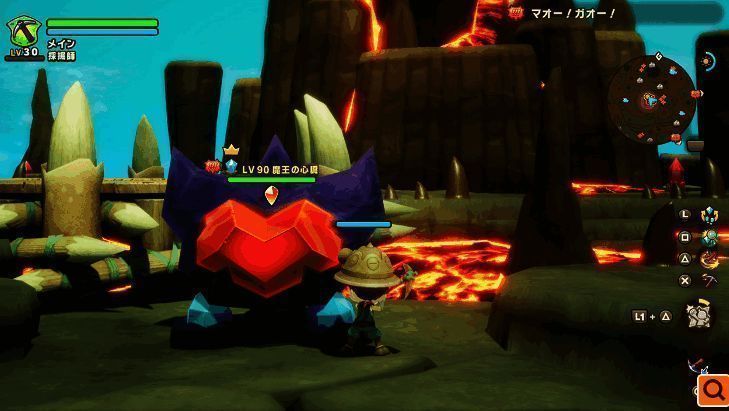
Task: Click the orange magnifying glass zoom button
Action: [x=714, y=389]
